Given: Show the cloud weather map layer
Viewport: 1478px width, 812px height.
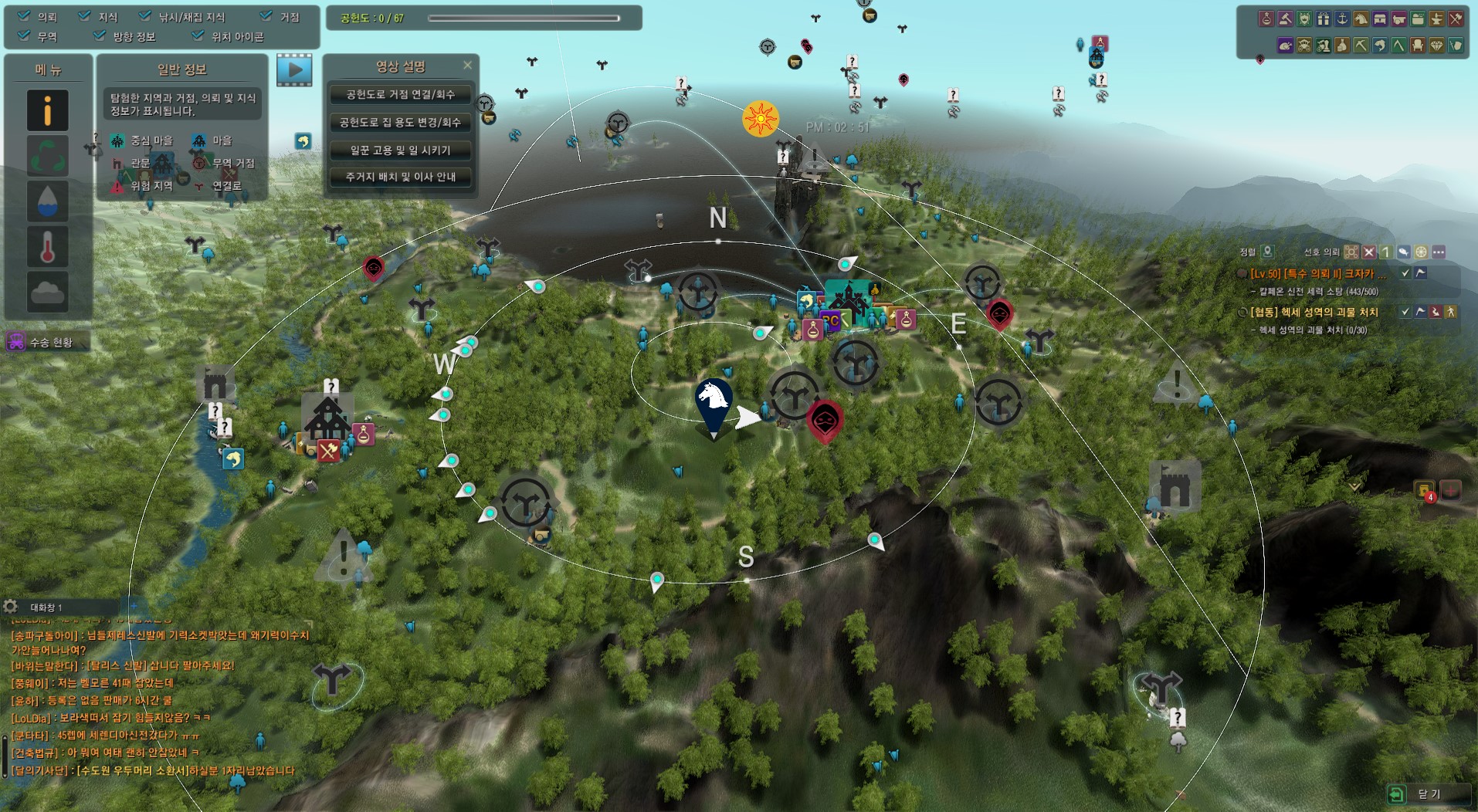Looking at the screenshot, I should 47,292.
